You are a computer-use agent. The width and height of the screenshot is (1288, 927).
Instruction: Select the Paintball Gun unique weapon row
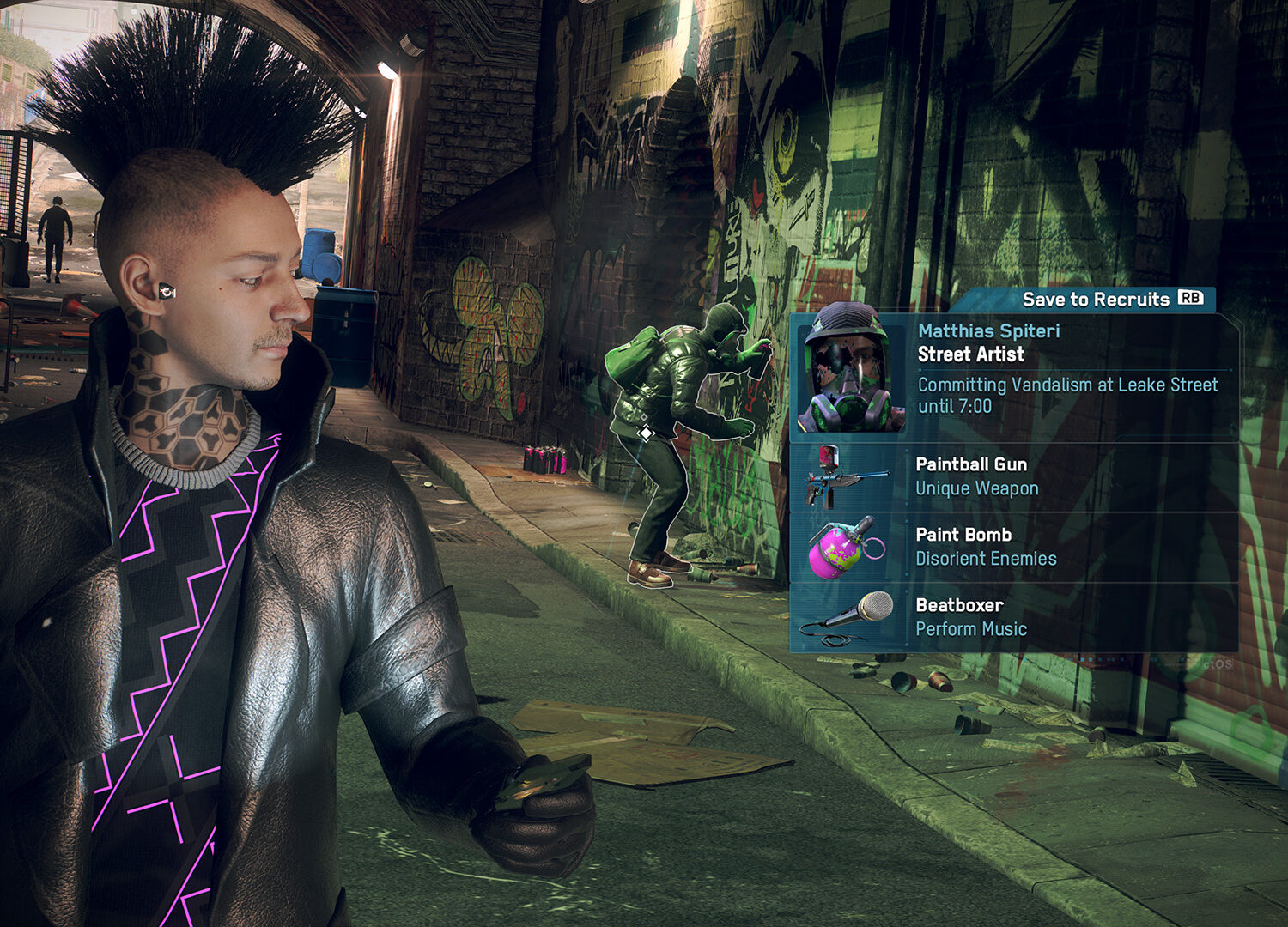coord(1013,476)
